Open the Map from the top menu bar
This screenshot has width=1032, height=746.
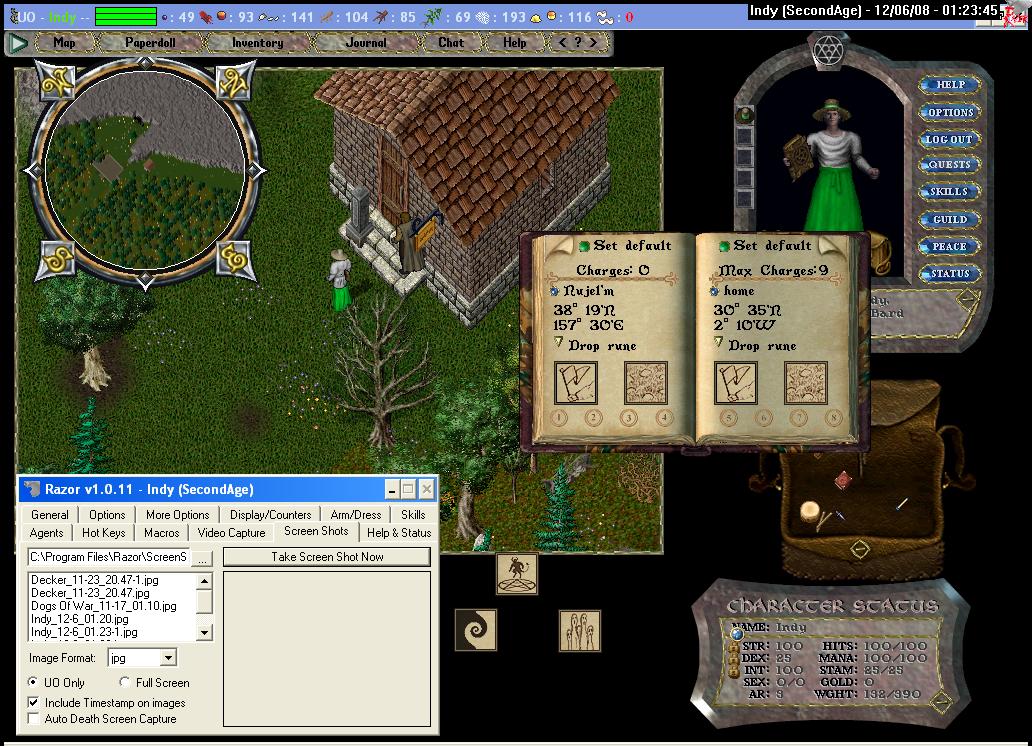[65, 43]
